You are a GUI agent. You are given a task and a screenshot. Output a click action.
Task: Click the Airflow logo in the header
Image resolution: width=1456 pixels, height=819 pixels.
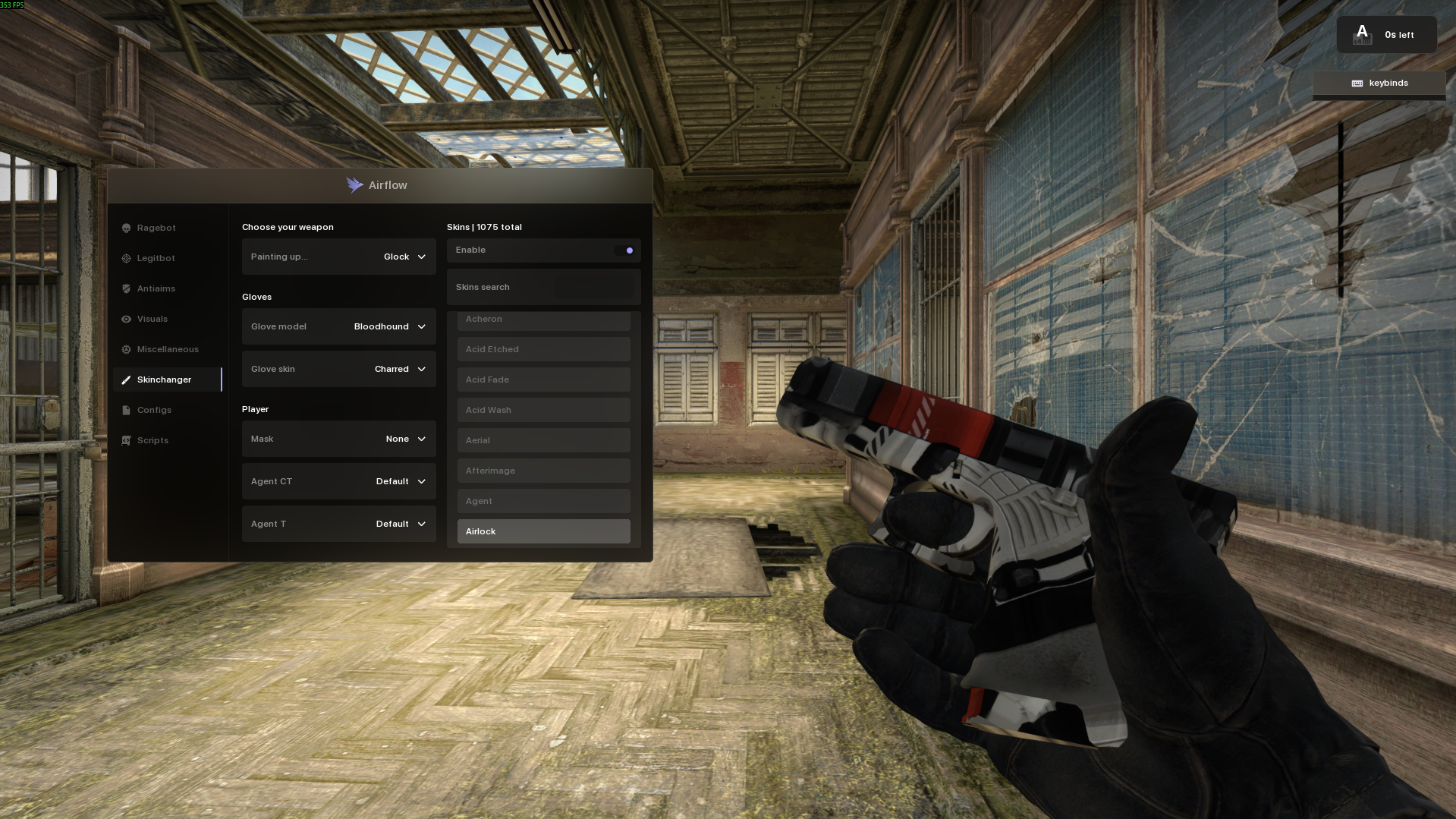point(354,184)
